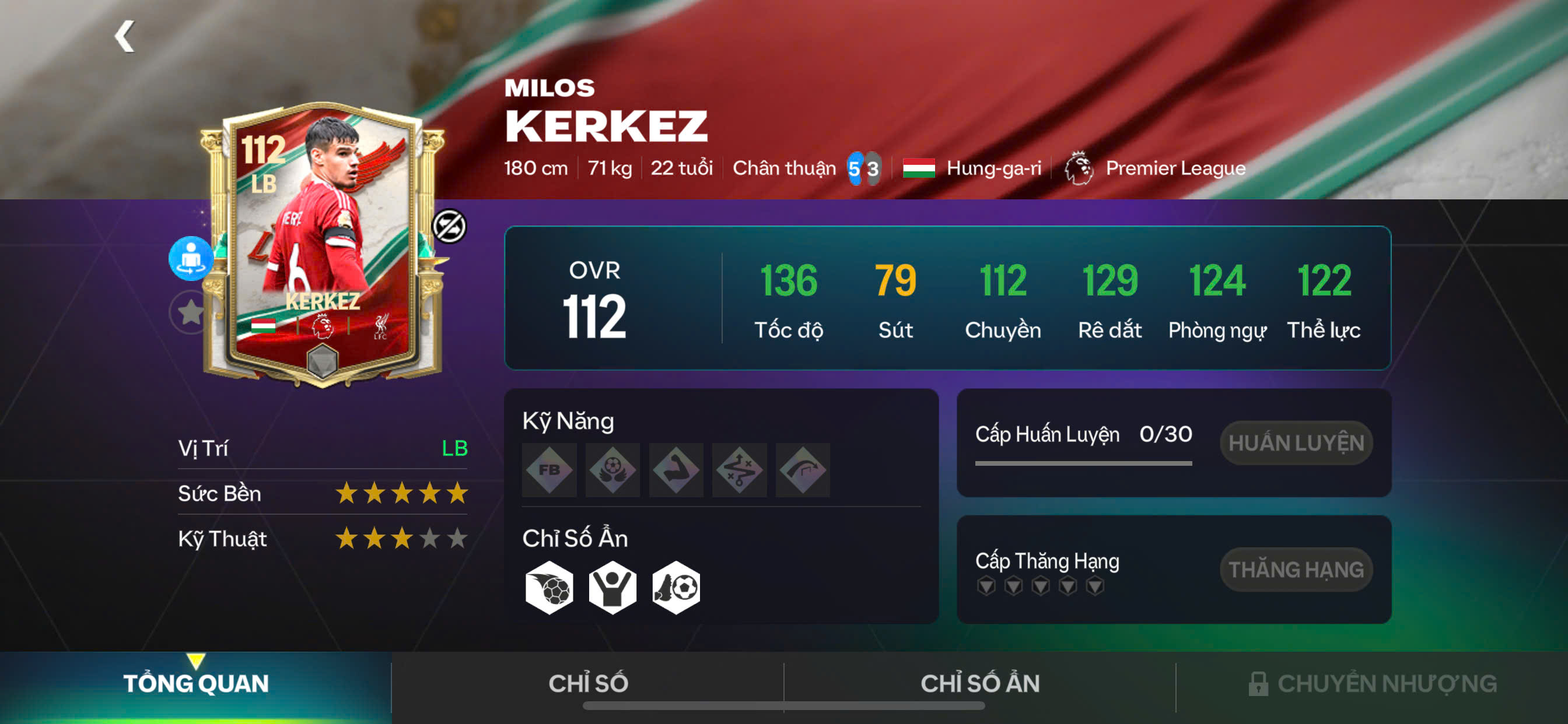1568x724 pixels.
Task: View the boot and ball hidden trait
Action: [676, 588]
